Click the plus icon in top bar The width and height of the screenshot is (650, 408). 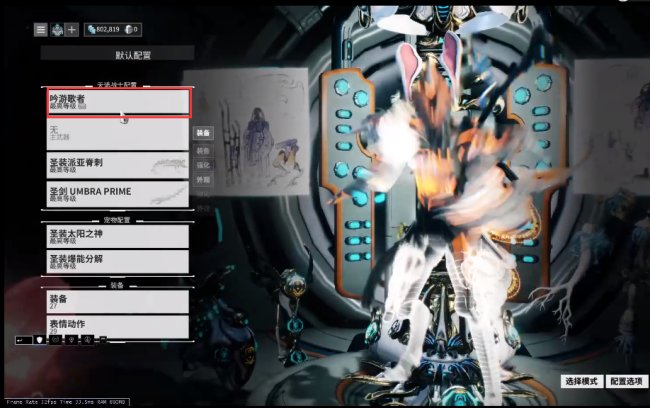72,30
